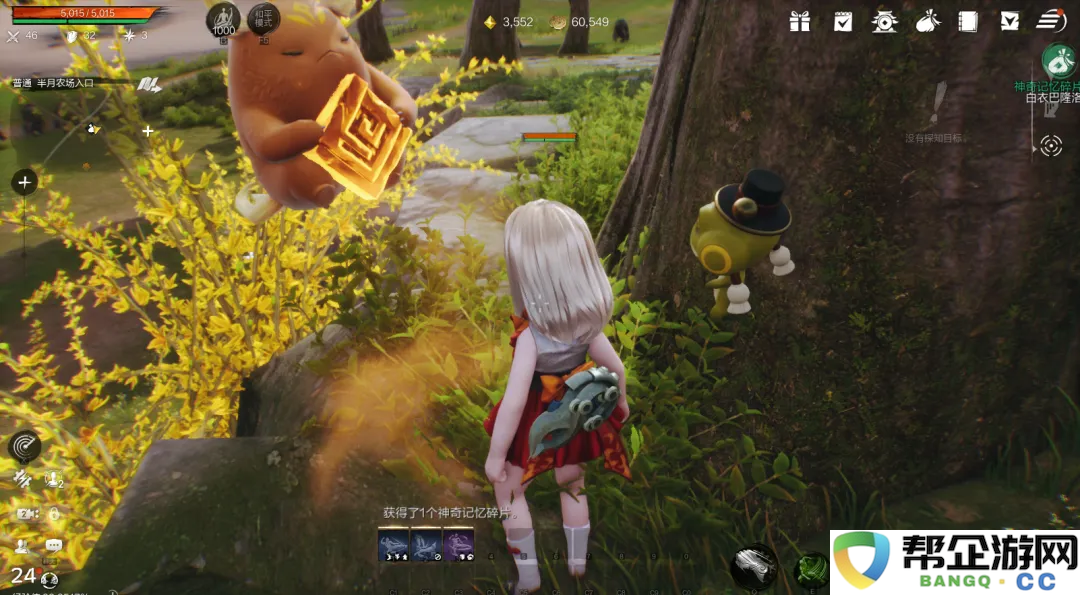Image resolution: width=1080 pixels, height=595 pixels.
Task: Open the friends silhouette icon
Action: pyautogui.click(x=22, y=546)
